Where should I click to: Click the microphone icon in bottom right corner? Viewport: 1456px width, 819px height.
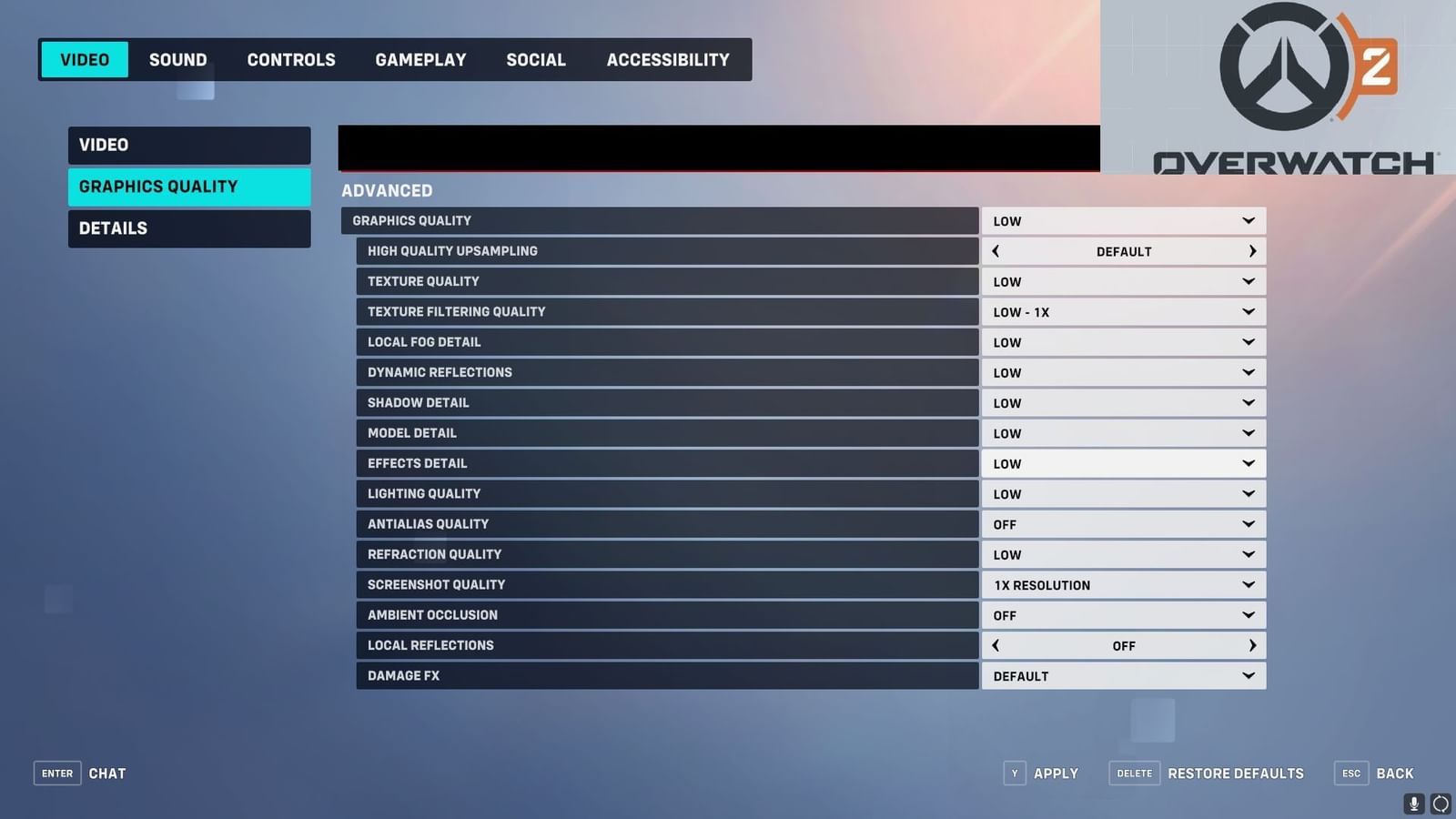(1413, 804)
